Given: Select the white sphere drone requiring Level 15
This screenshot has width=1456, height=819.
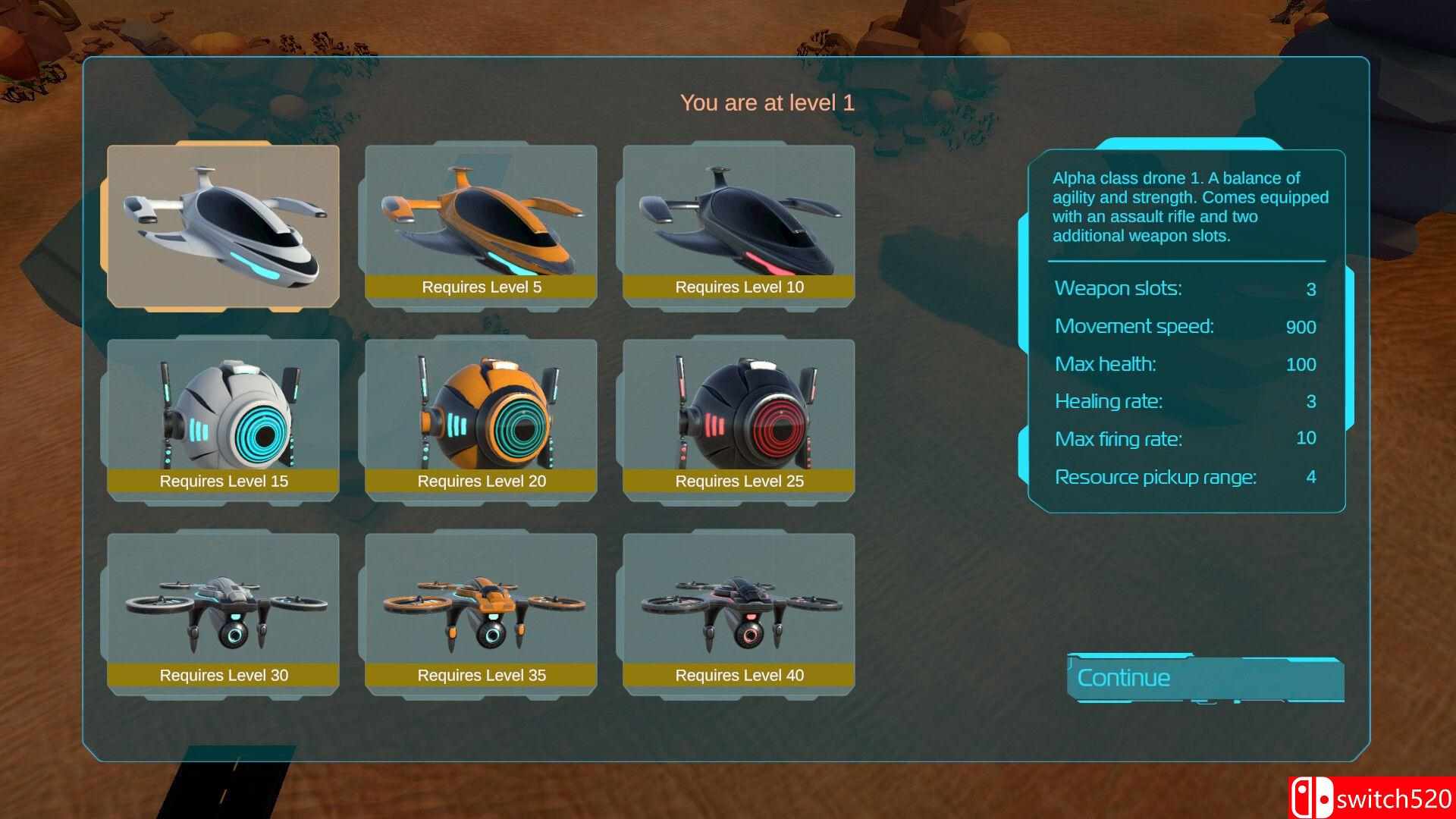Looking at the screenshot, I should point(223,419).
